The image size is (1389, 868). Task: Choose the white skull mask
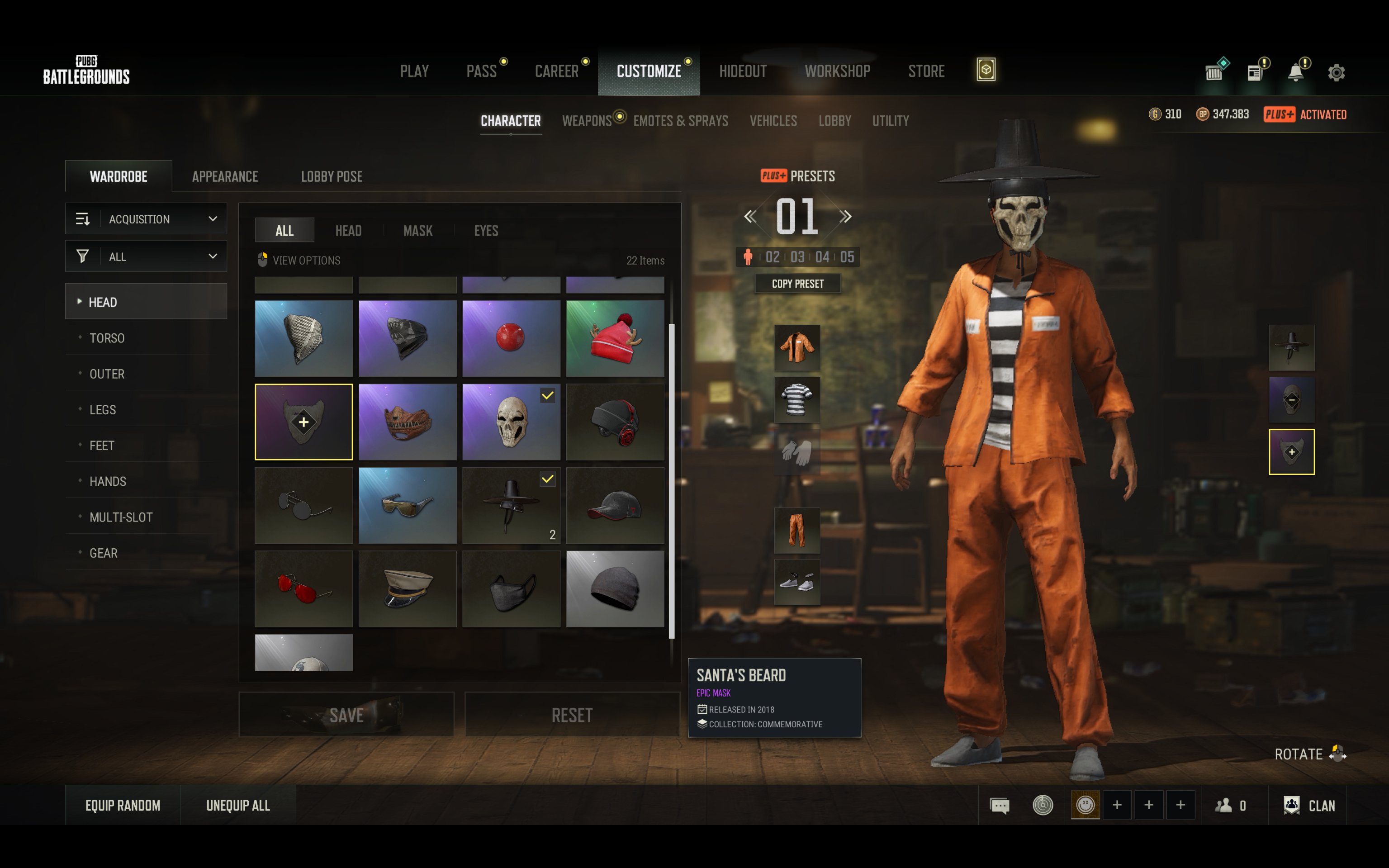(x=511, y=422)
